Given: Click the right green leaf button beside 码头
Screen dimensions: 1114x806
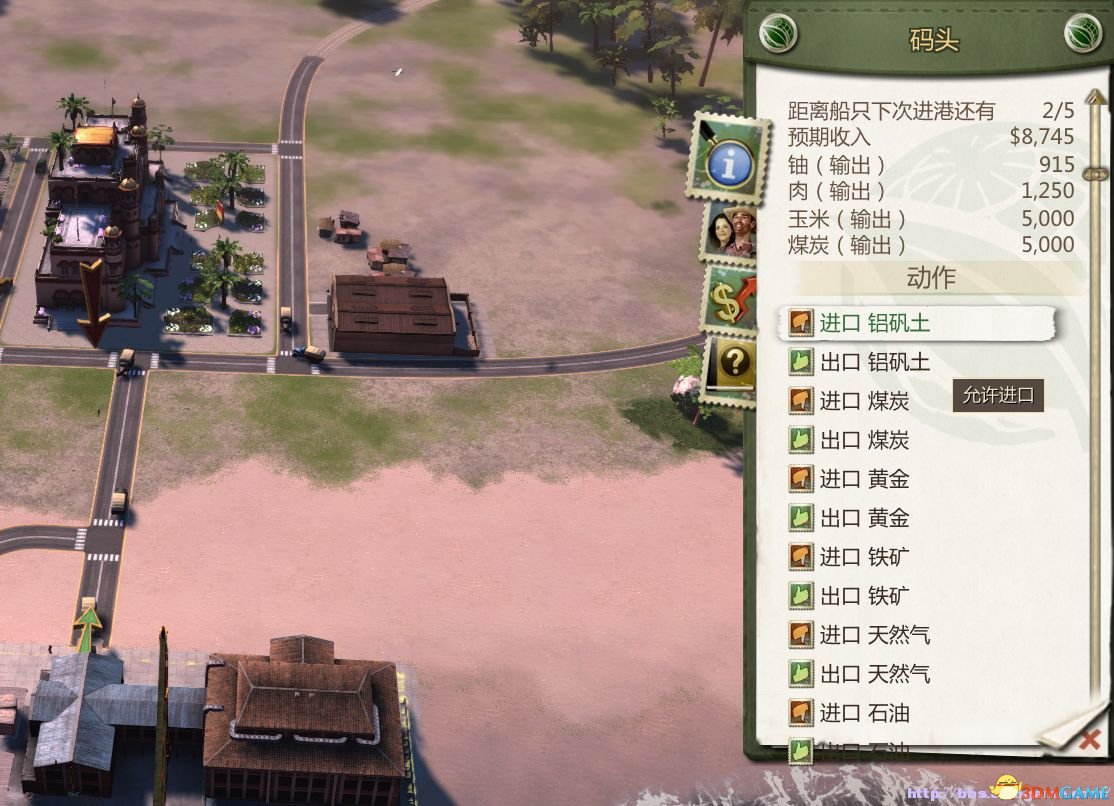Looking at the screenshot, I should tap(1084, 36).
